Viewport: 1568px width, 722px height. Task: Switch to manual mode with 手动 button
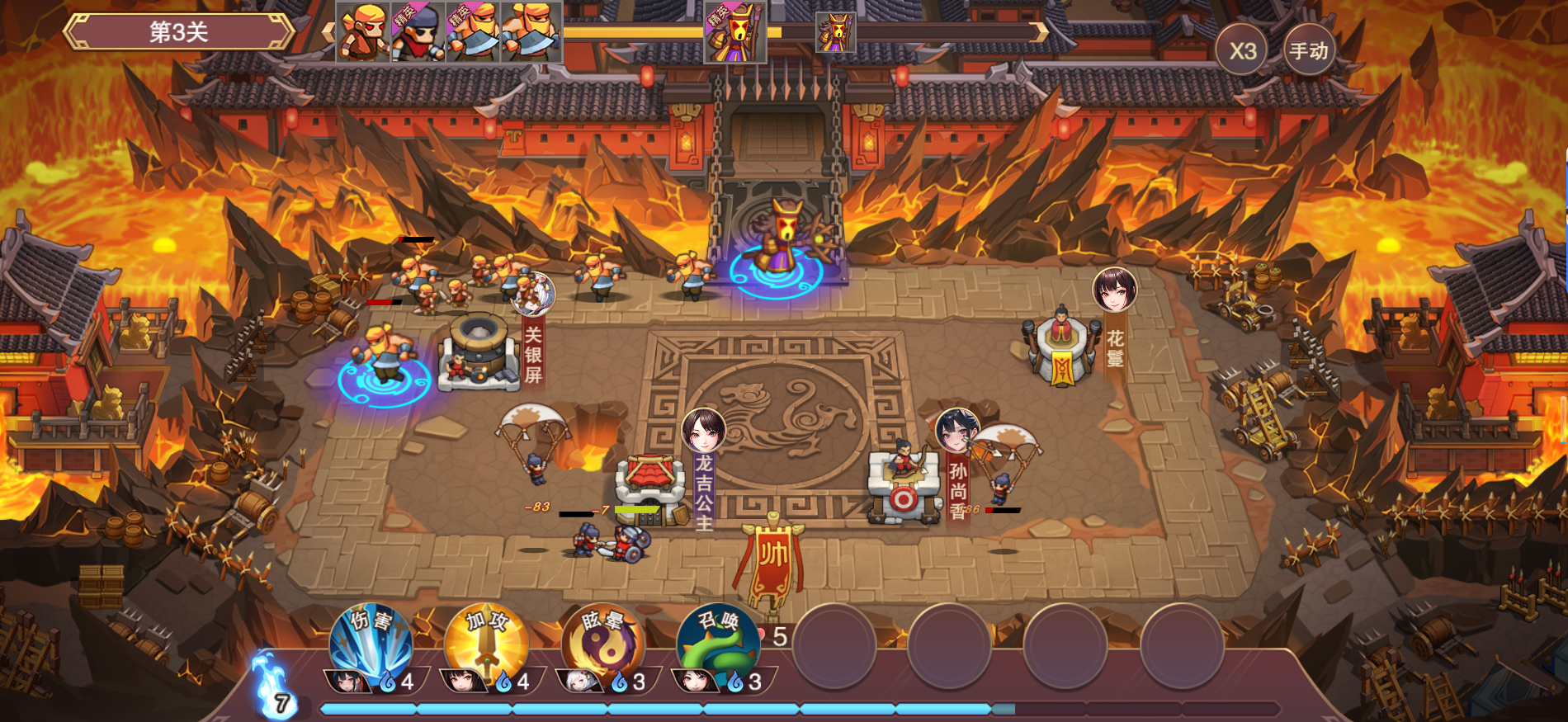point(1309,51)
